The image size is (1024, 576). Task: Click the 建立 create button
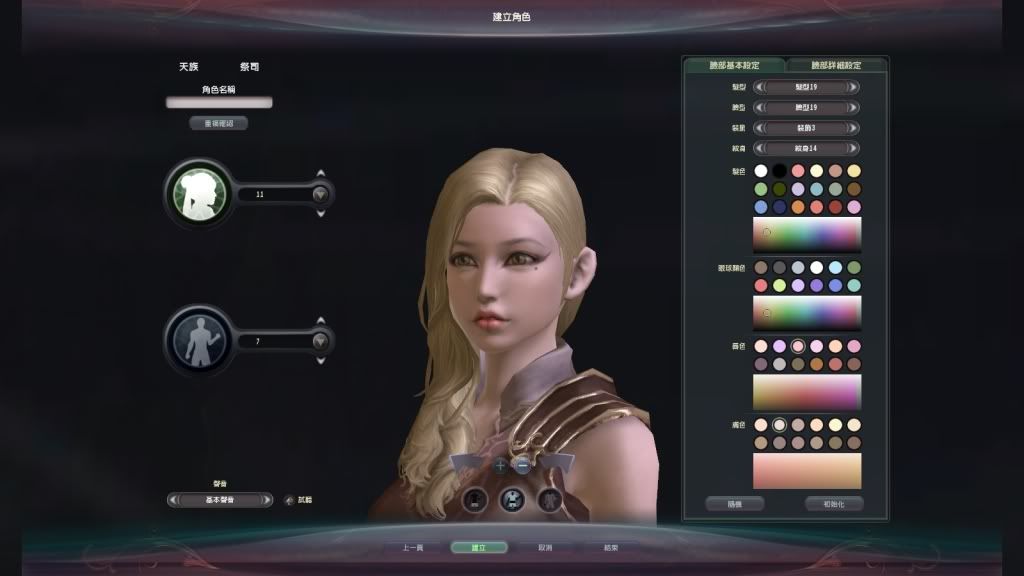(478, 548)
